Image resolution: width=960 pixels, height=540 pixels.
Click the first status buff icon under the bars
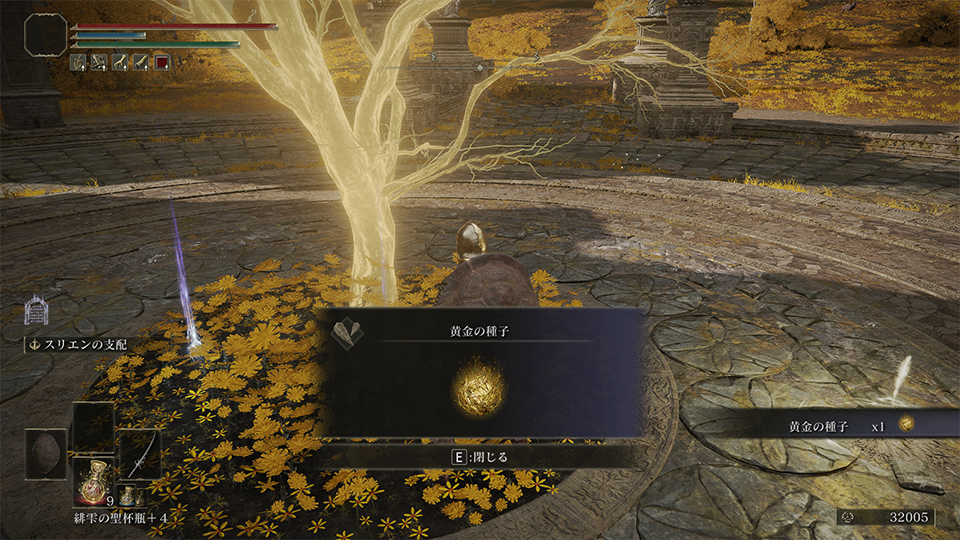click(80, 63)
